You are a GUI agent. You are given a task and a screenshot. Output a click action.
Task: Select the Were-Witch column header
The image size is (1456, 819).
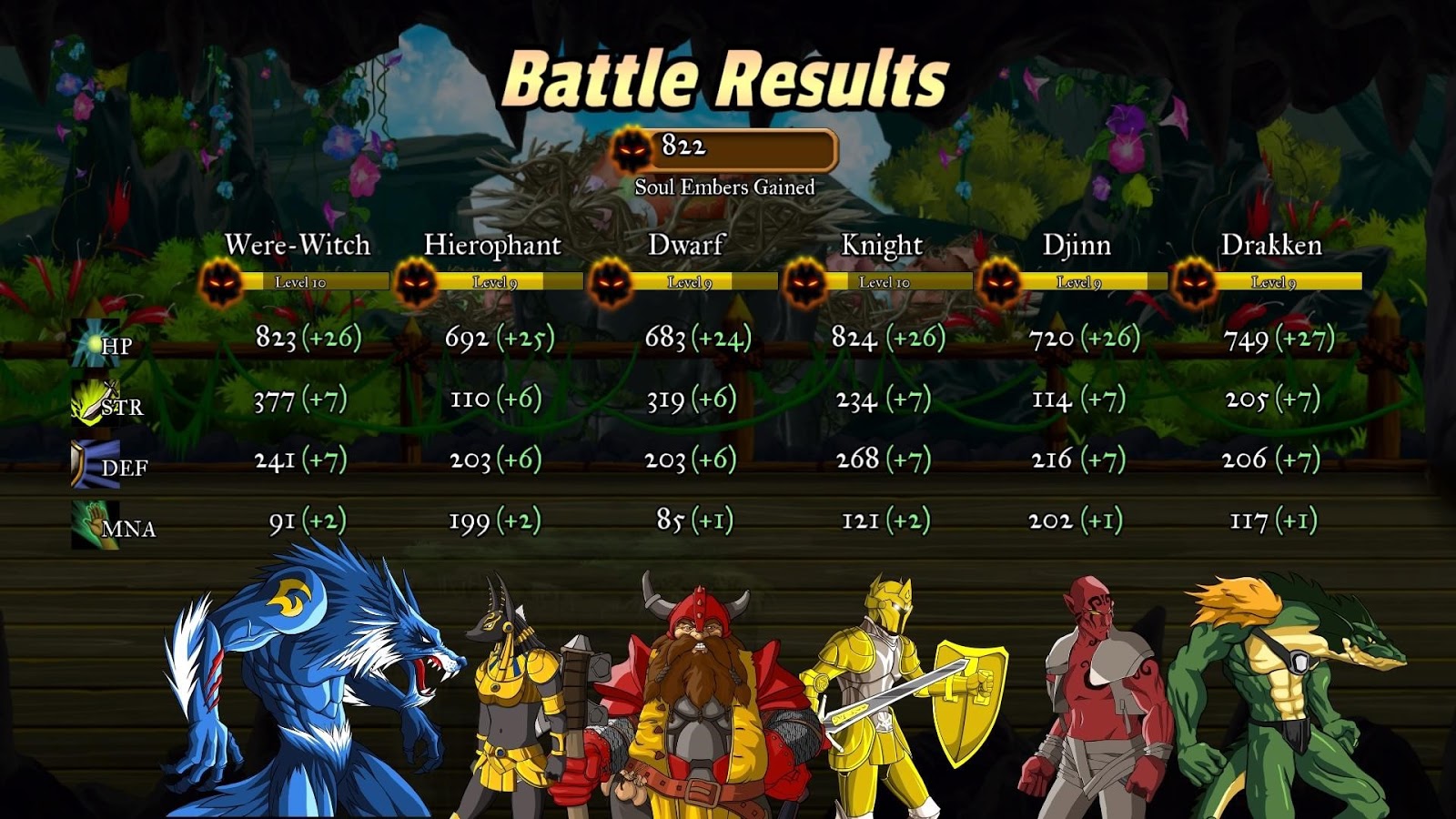298,244
